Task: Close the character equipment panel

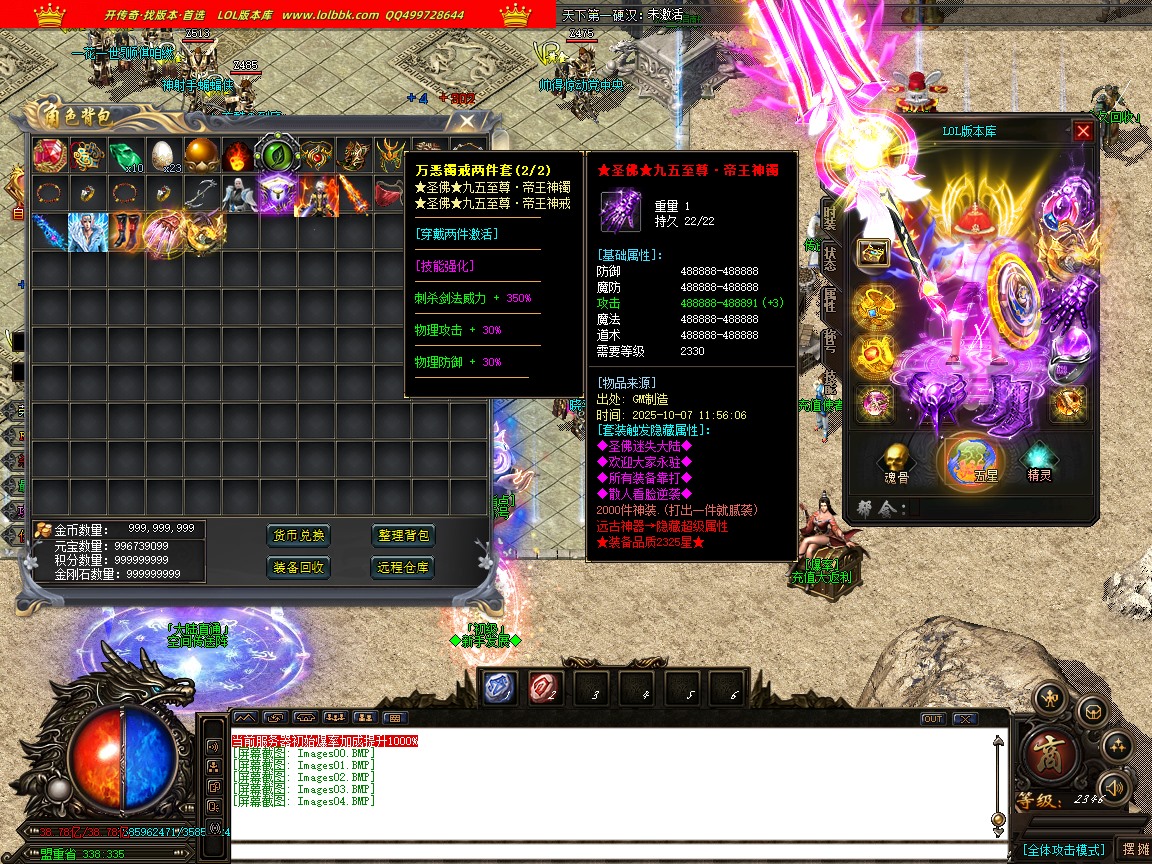Action: pos(1083,131)
